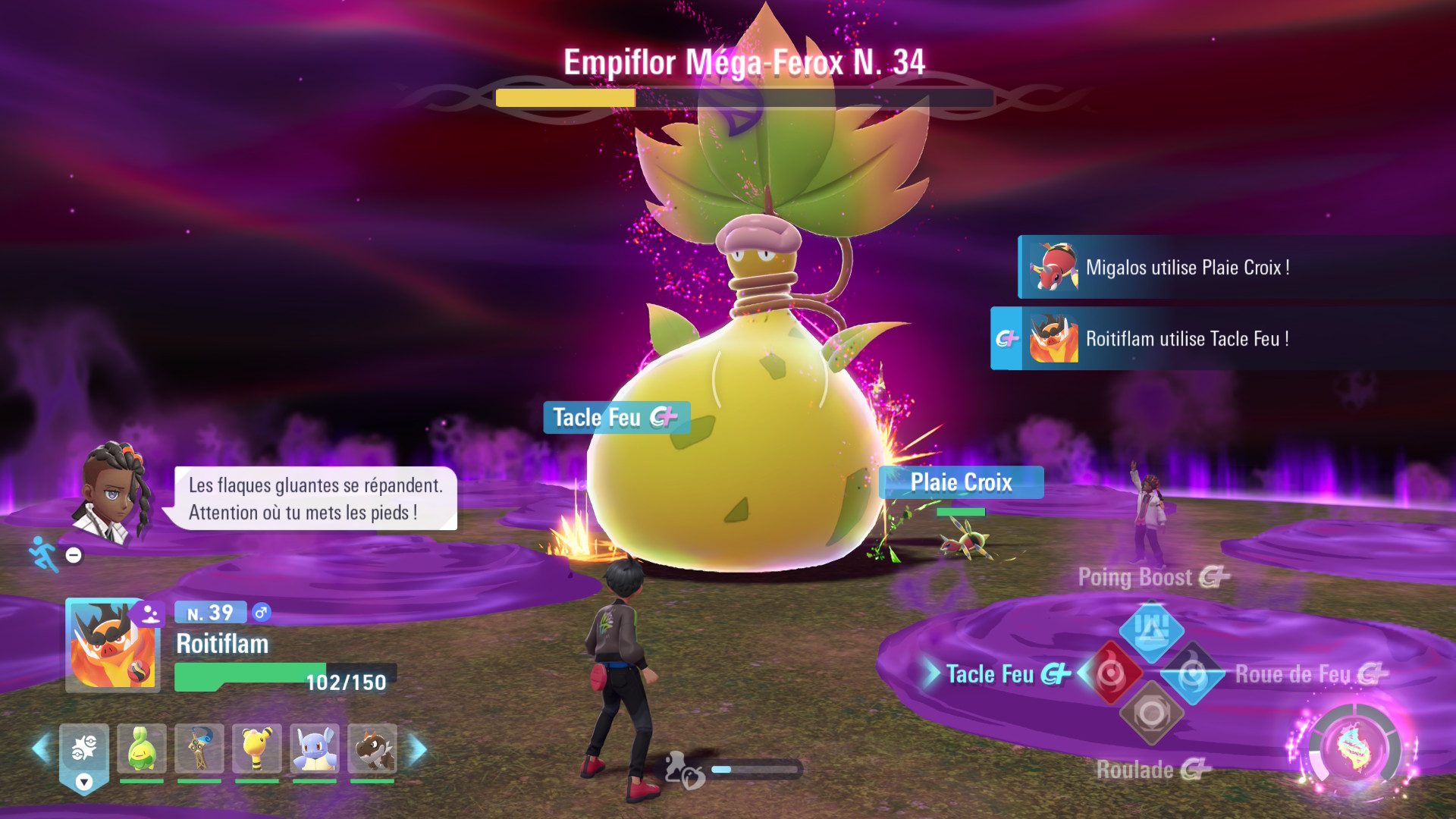
Task: Click the left arrow beside the party bar
Action: [41, 749]
